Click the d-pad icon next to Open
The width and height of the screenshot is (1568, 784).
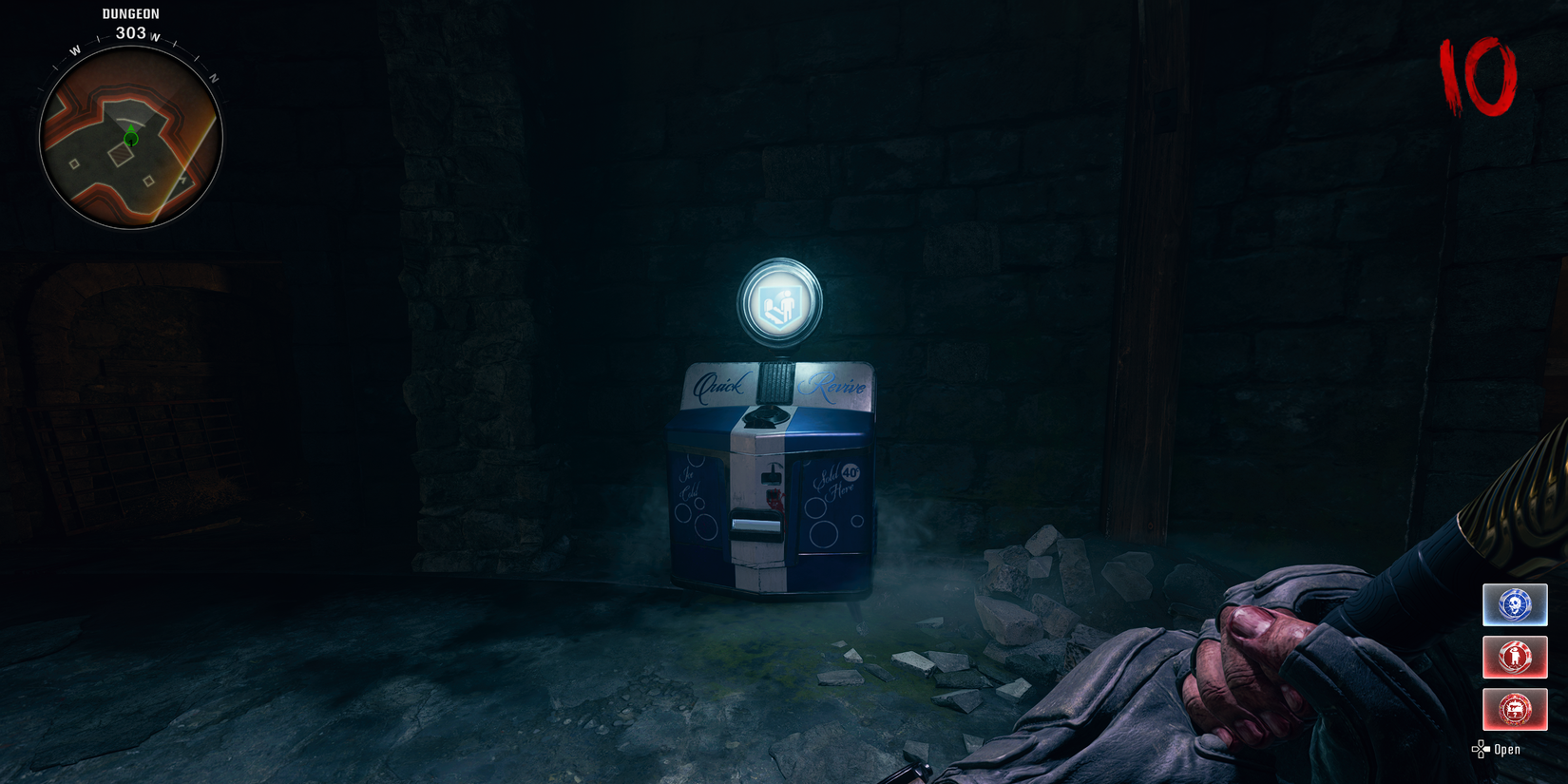1480,749
